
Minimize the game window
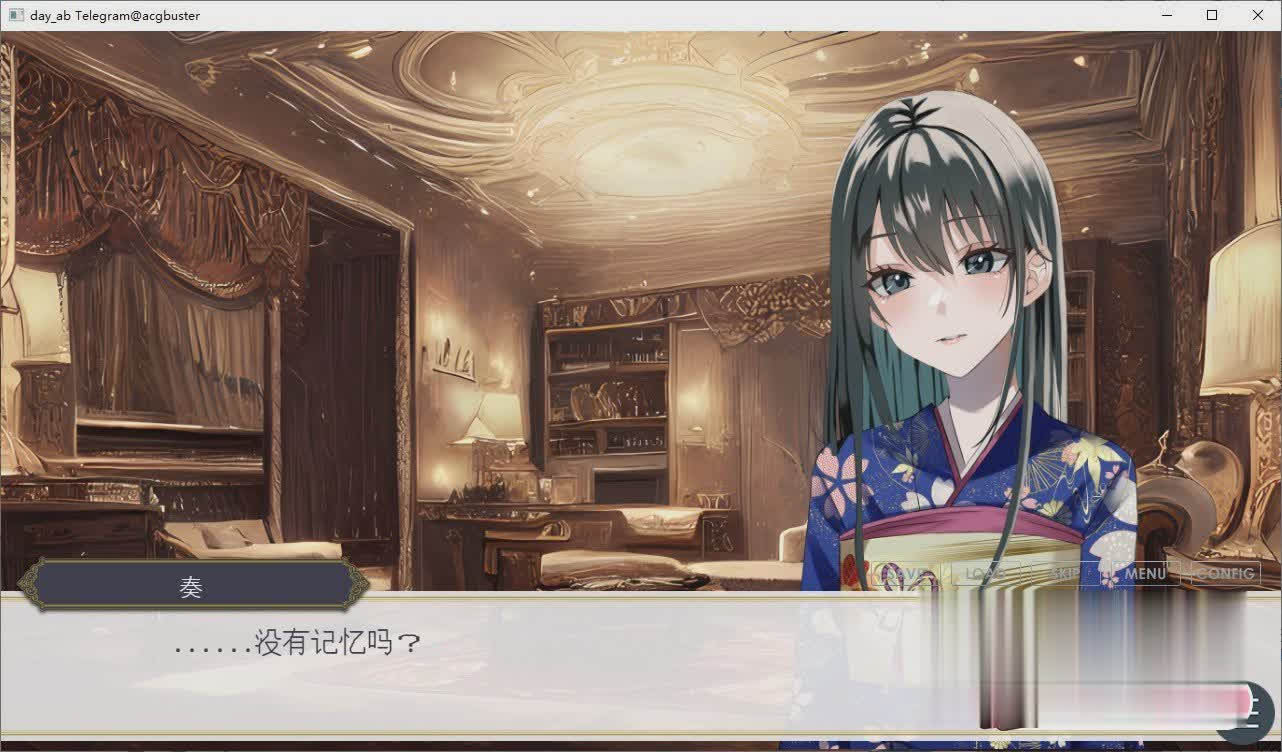click(1166, 15)
